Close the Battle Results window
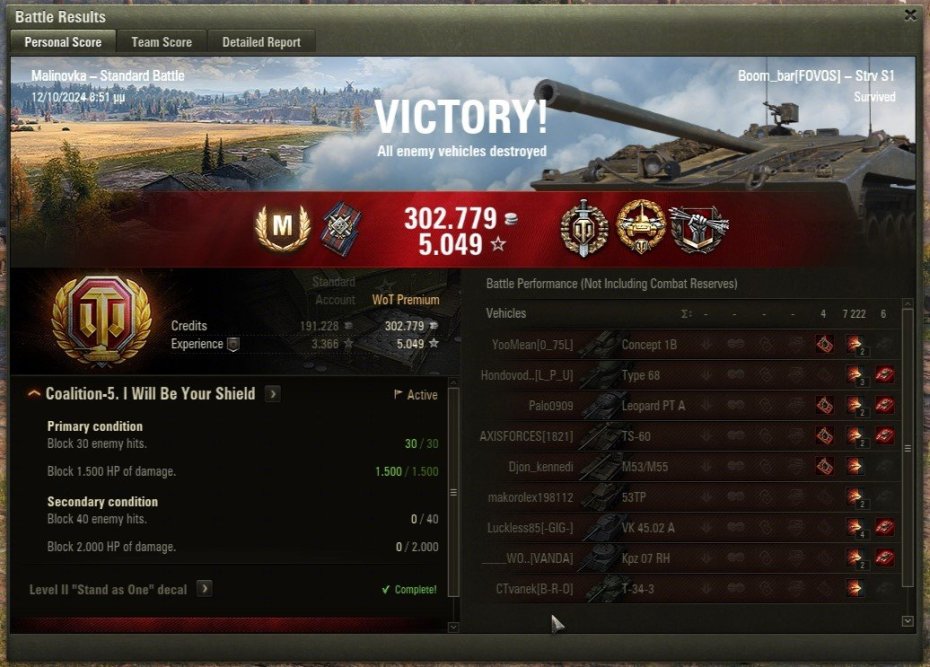The image size is (930, 667). 909,15
